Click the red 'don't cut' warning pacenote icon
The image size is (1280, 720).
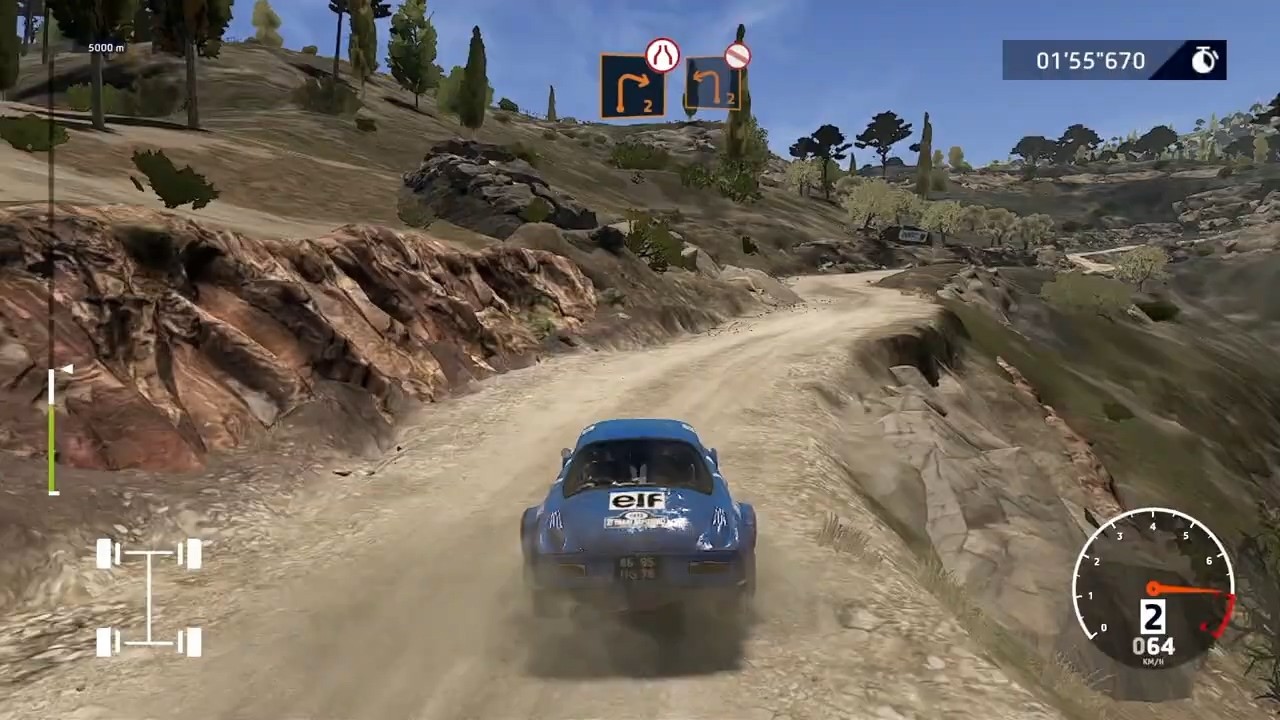736,55
